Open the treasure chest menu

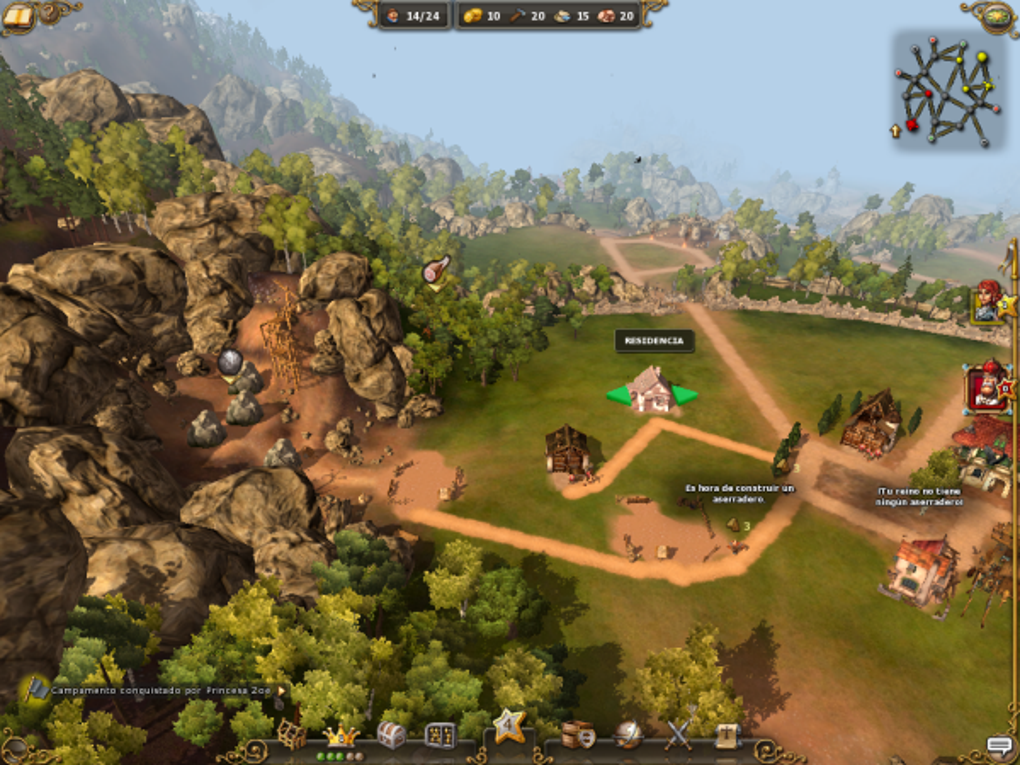pos(391,736)
